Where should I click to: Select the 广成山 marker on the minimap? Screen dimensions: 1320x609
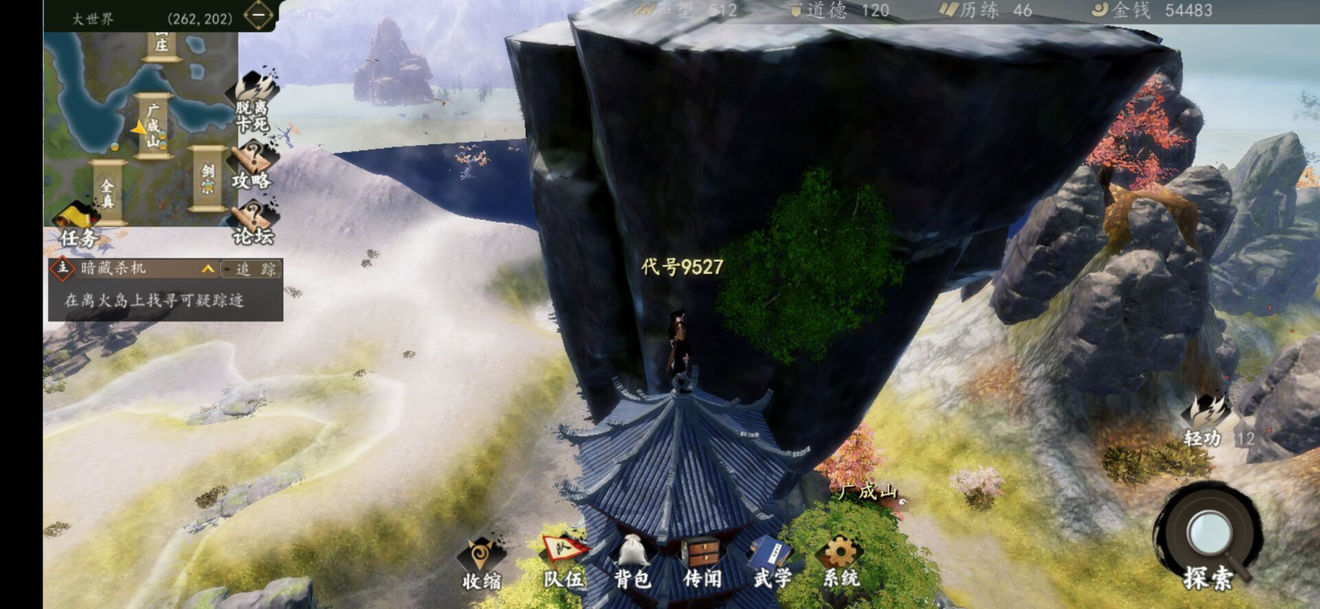click(154, 124)
